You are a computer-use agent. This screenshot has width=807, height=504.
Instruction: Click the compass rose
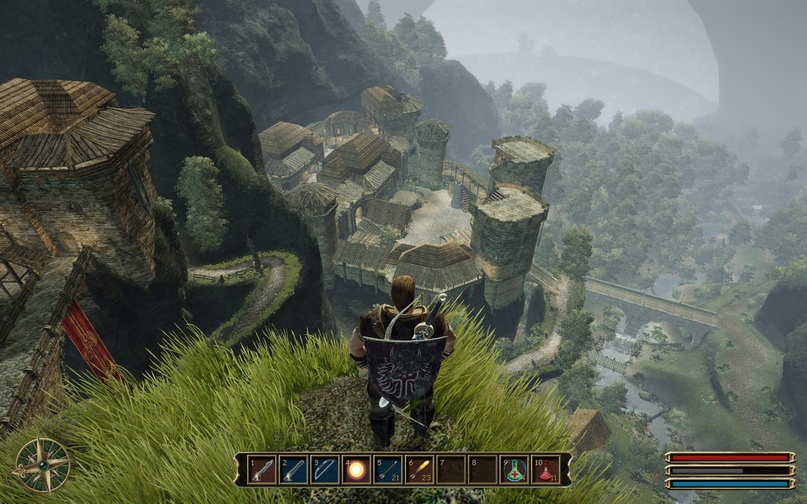tap(43, 465)
